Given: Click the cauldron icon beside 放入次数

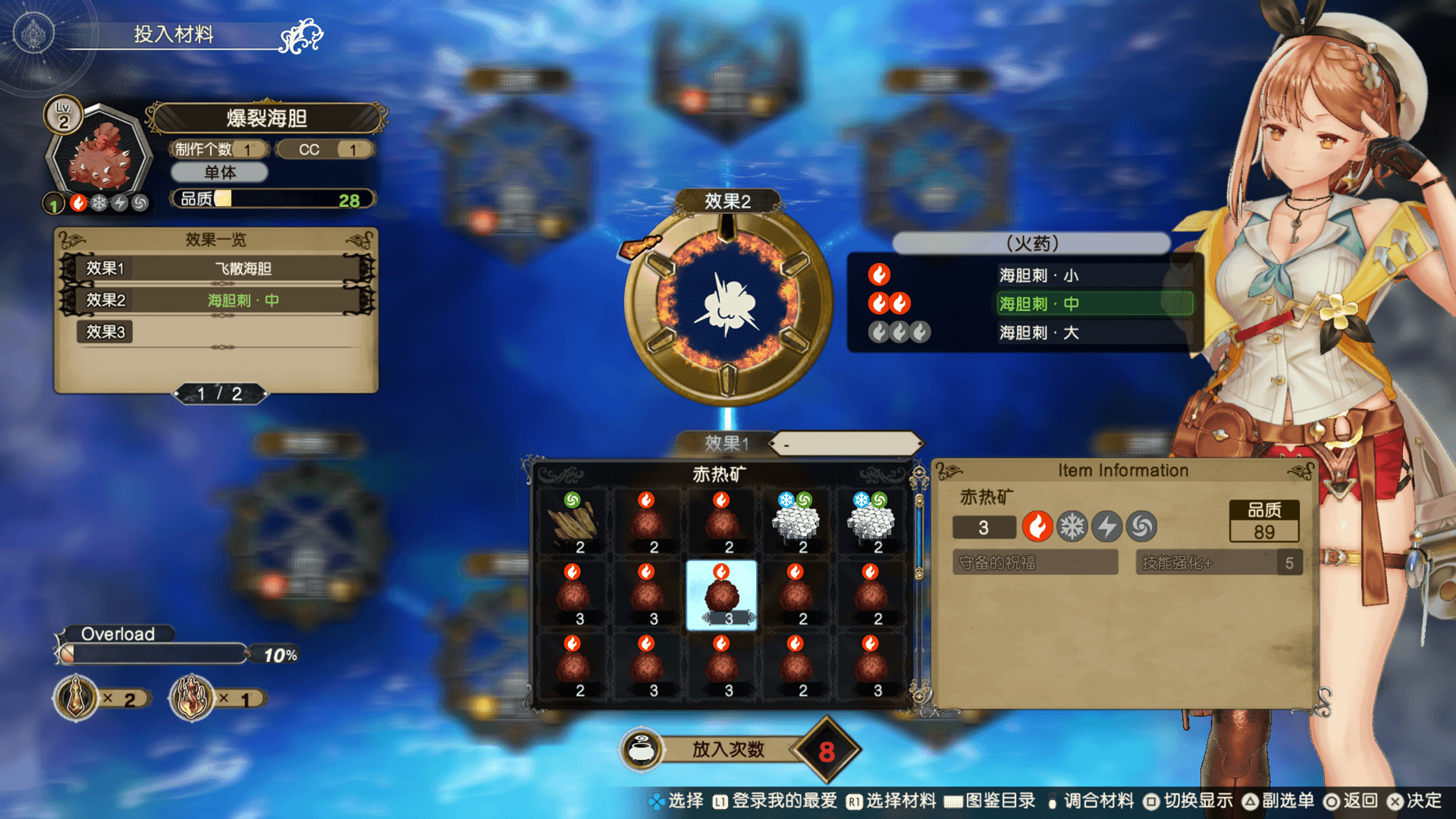Looking at the screenshot, I should tap(642, 750).
